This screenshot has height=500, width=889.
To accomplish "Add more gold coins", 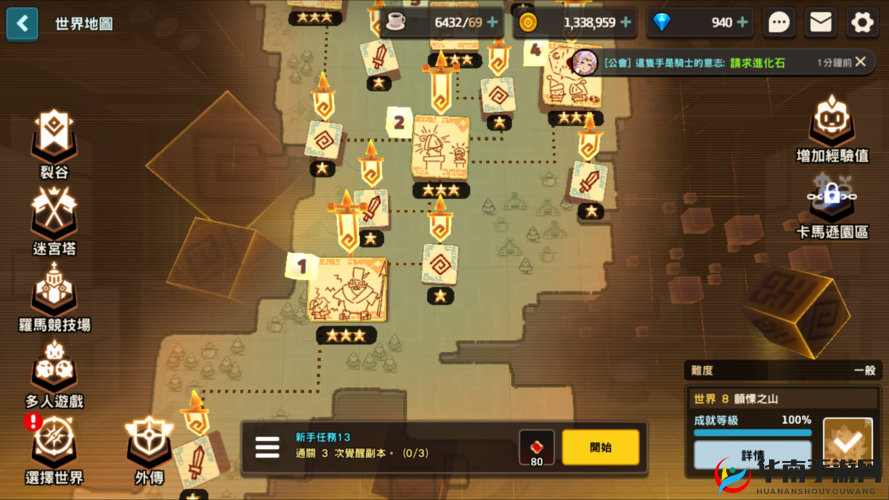I will pyautogui.click(x=626, y=22).
